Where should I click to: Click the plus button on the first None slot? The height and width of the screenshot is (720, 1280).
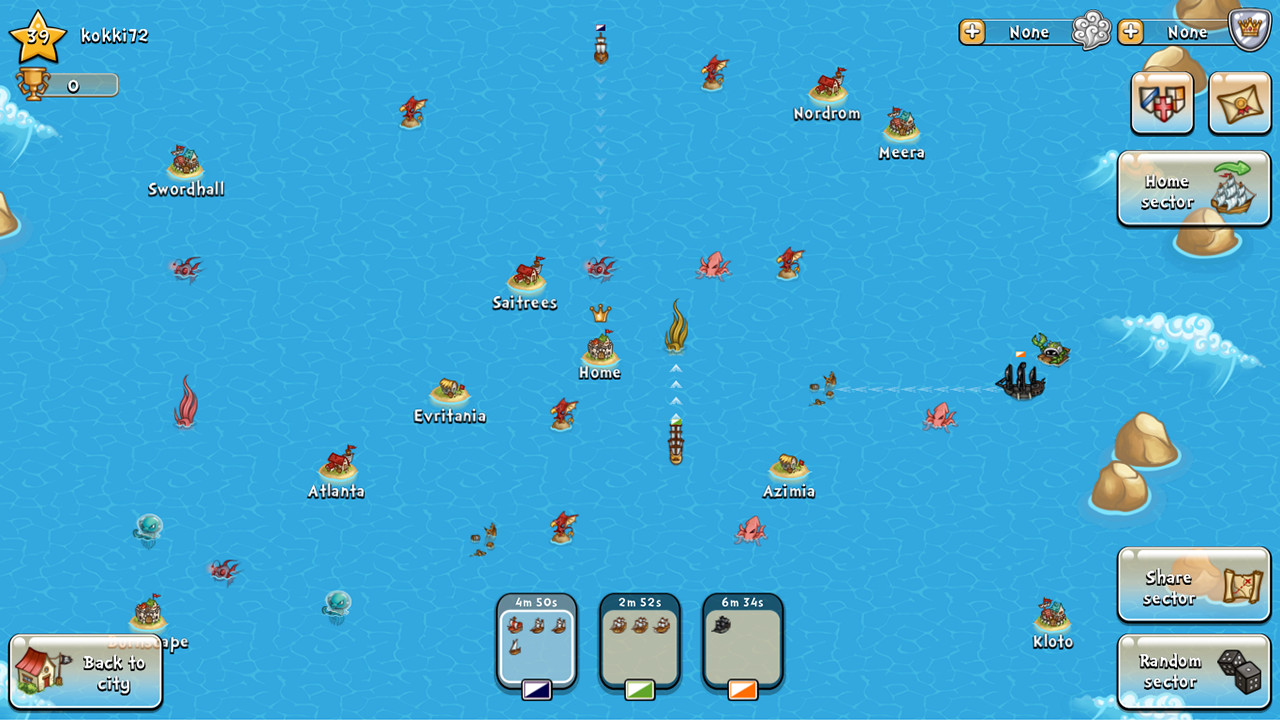pyautogui.click(x=971, y=31)
